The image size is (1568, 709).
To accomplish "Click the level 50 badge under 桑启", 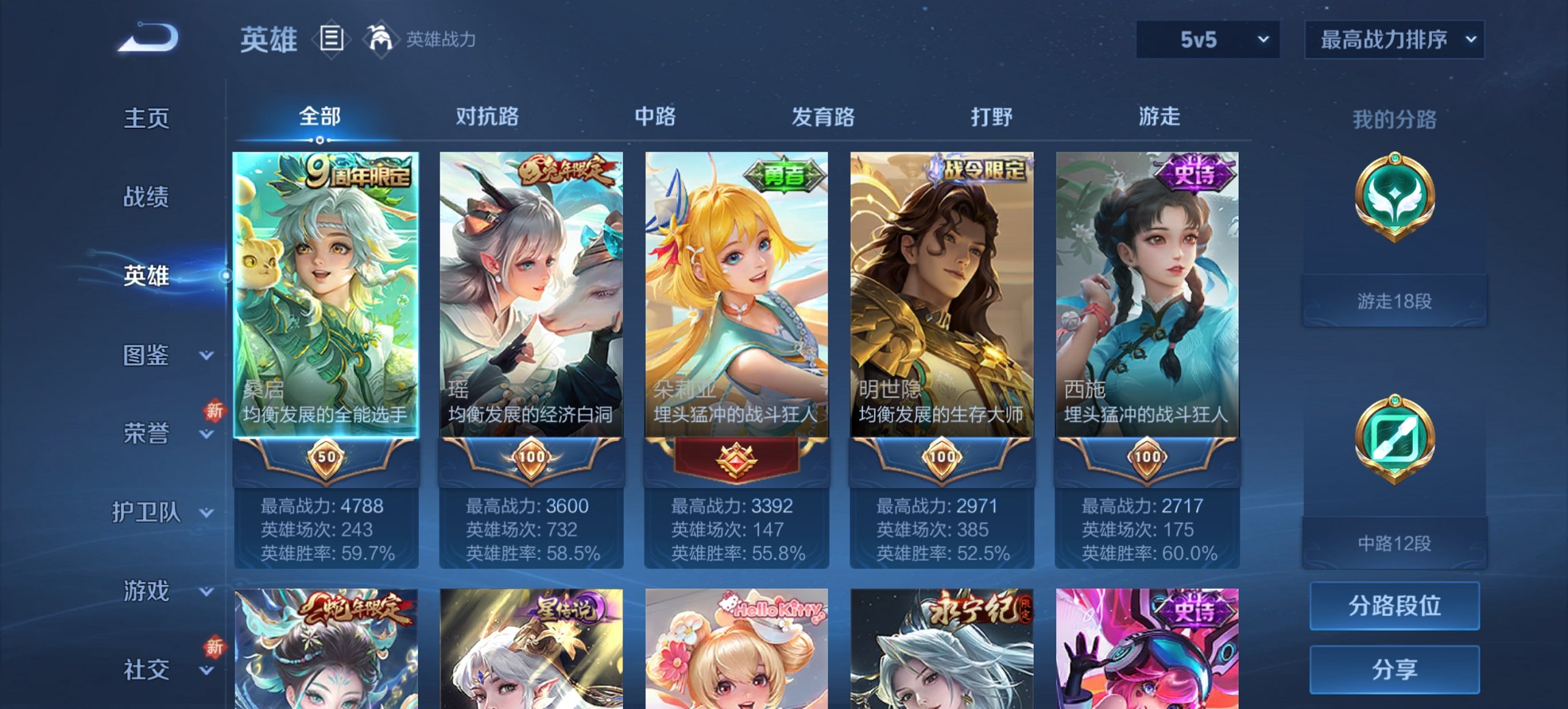I will coord(325,459).
